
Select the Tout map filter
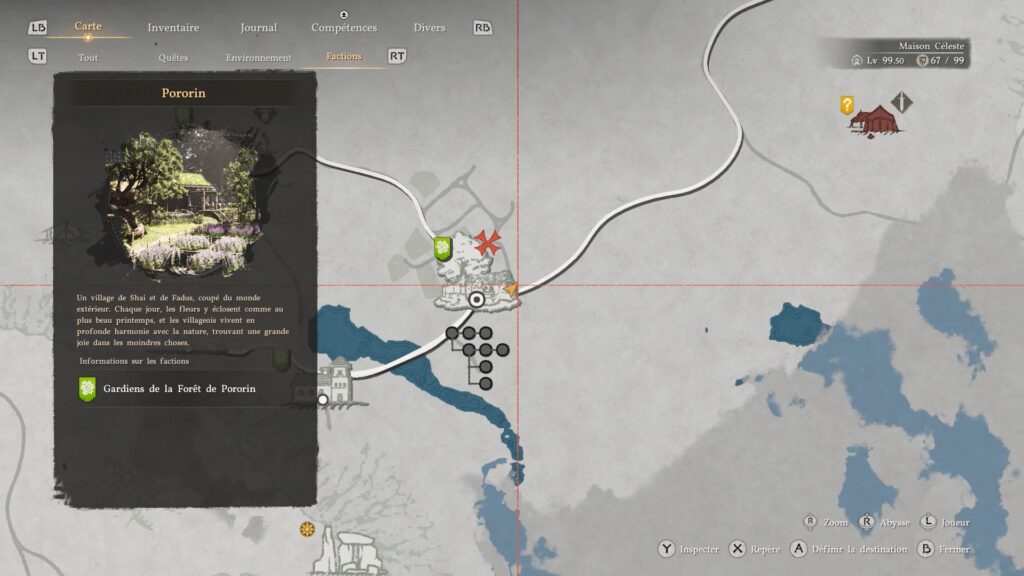tap(88, 57)
